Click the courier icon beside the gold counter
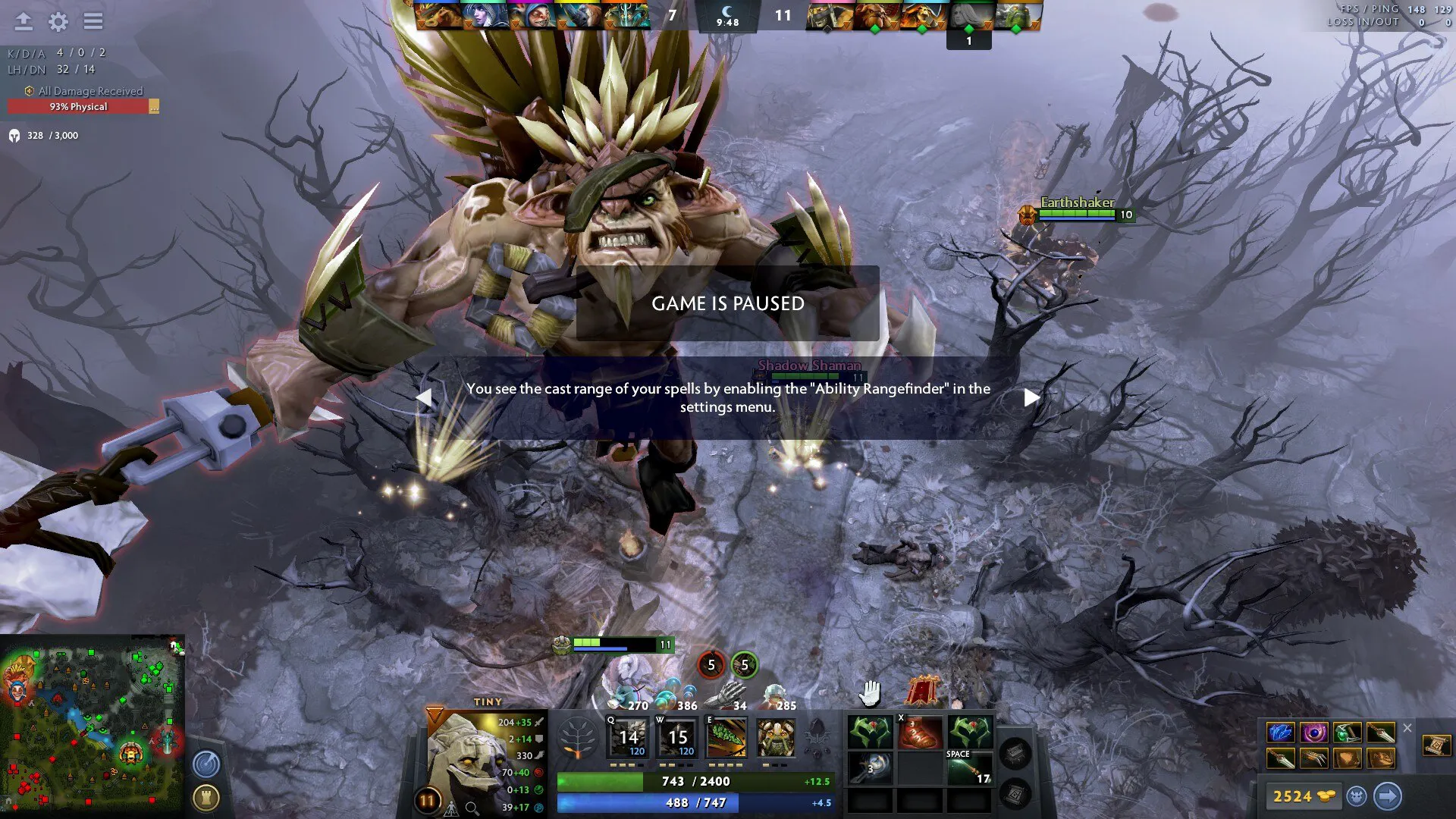The width and height of the screenshot is (1456, 819). point(1356,796)
